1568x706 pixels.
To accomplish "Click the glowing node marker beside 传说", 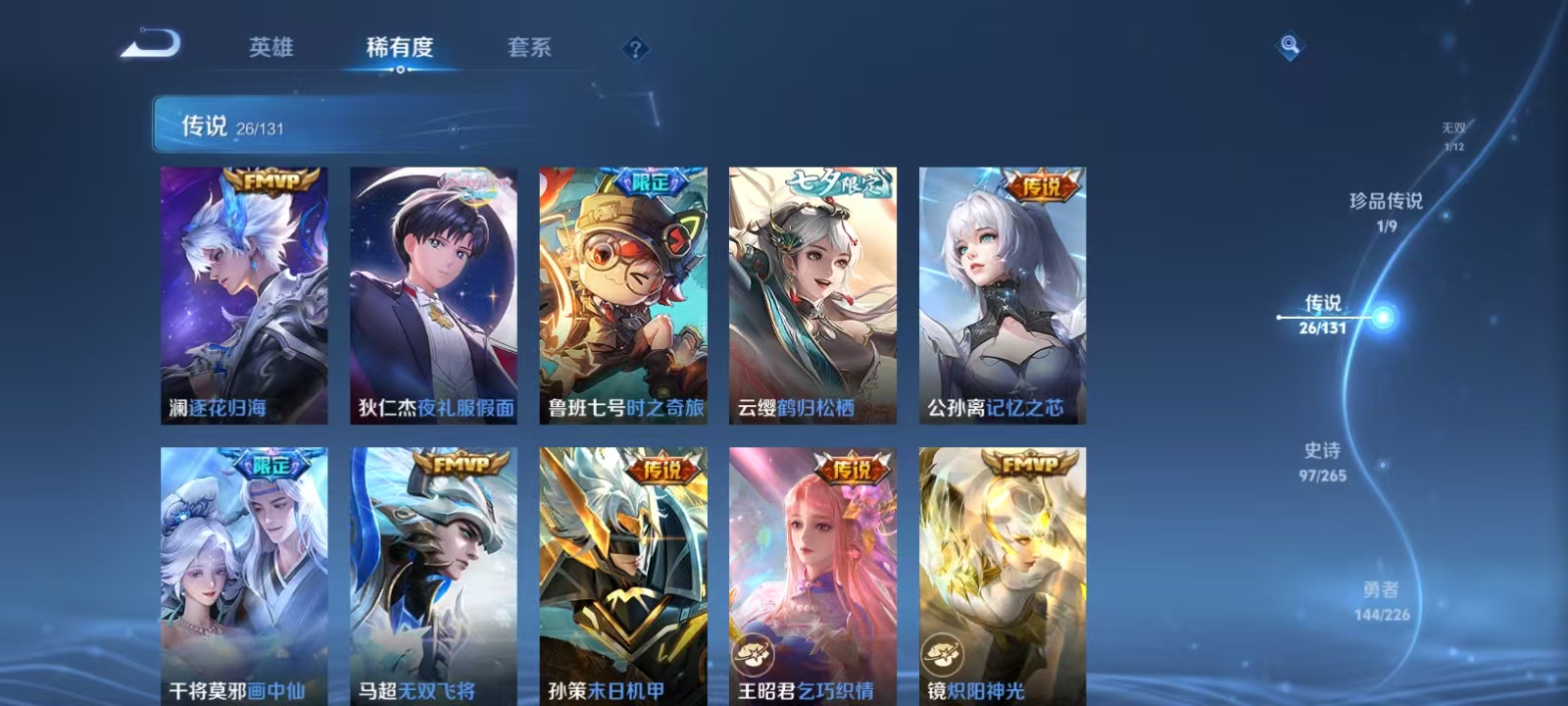I will tap(1383, 316).
